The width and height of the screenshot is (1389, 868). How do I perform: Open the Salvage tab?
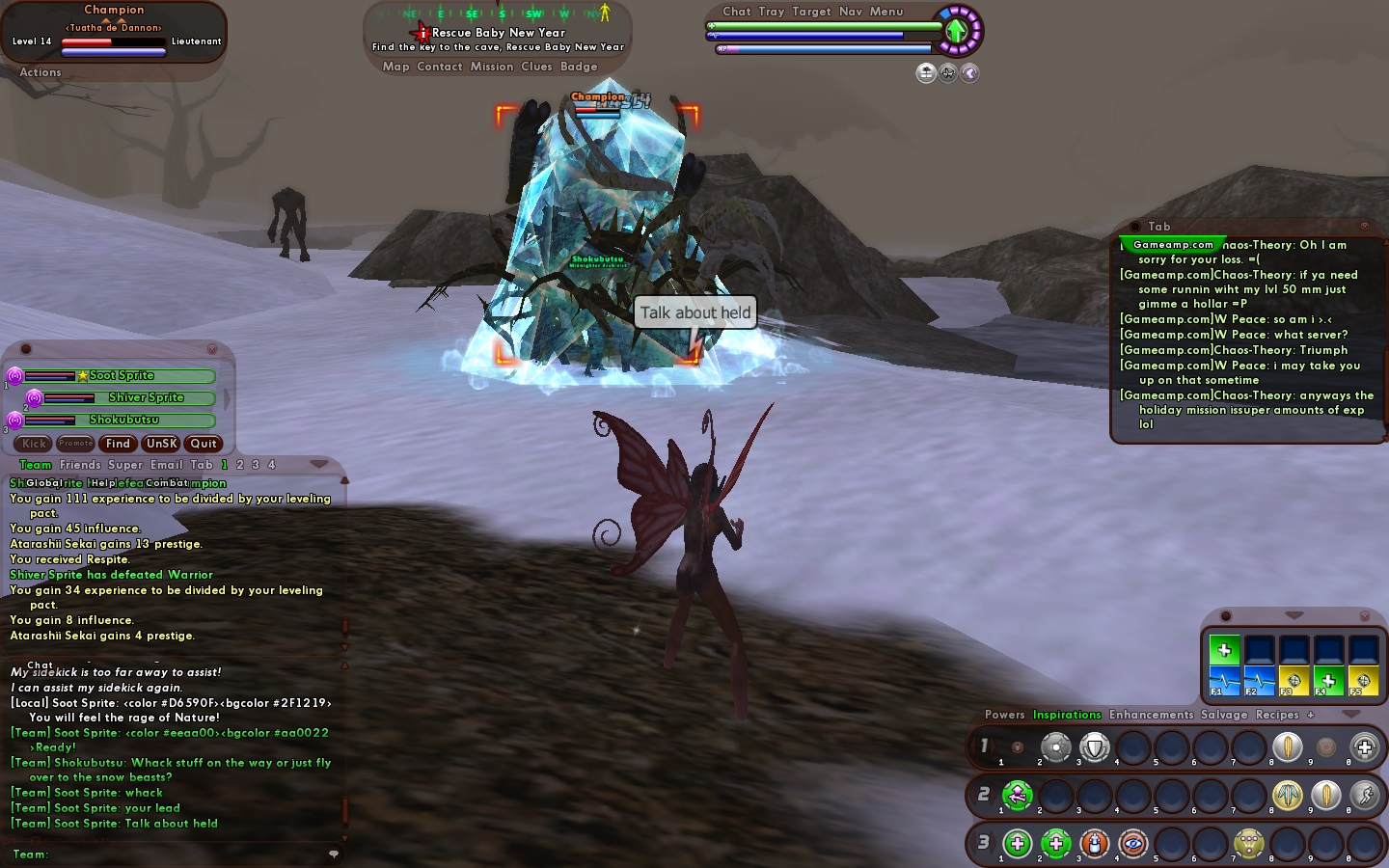click(x=1224, y=715)
